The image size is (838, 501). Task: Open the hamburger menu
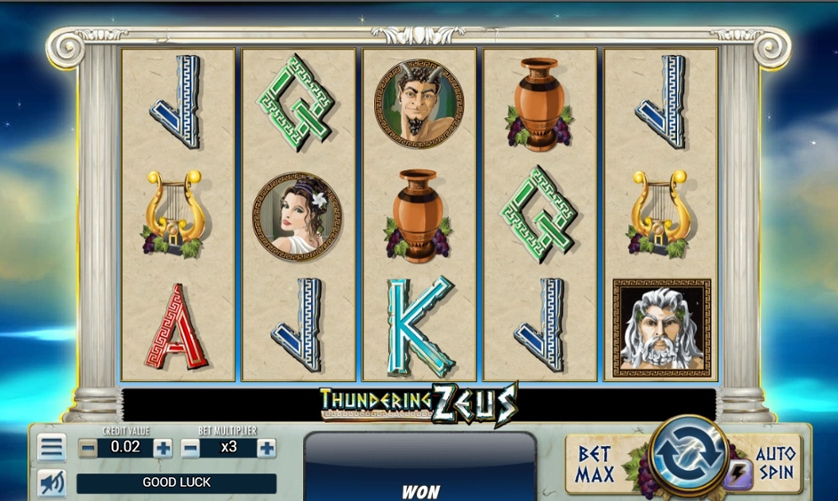coord(52,447)
